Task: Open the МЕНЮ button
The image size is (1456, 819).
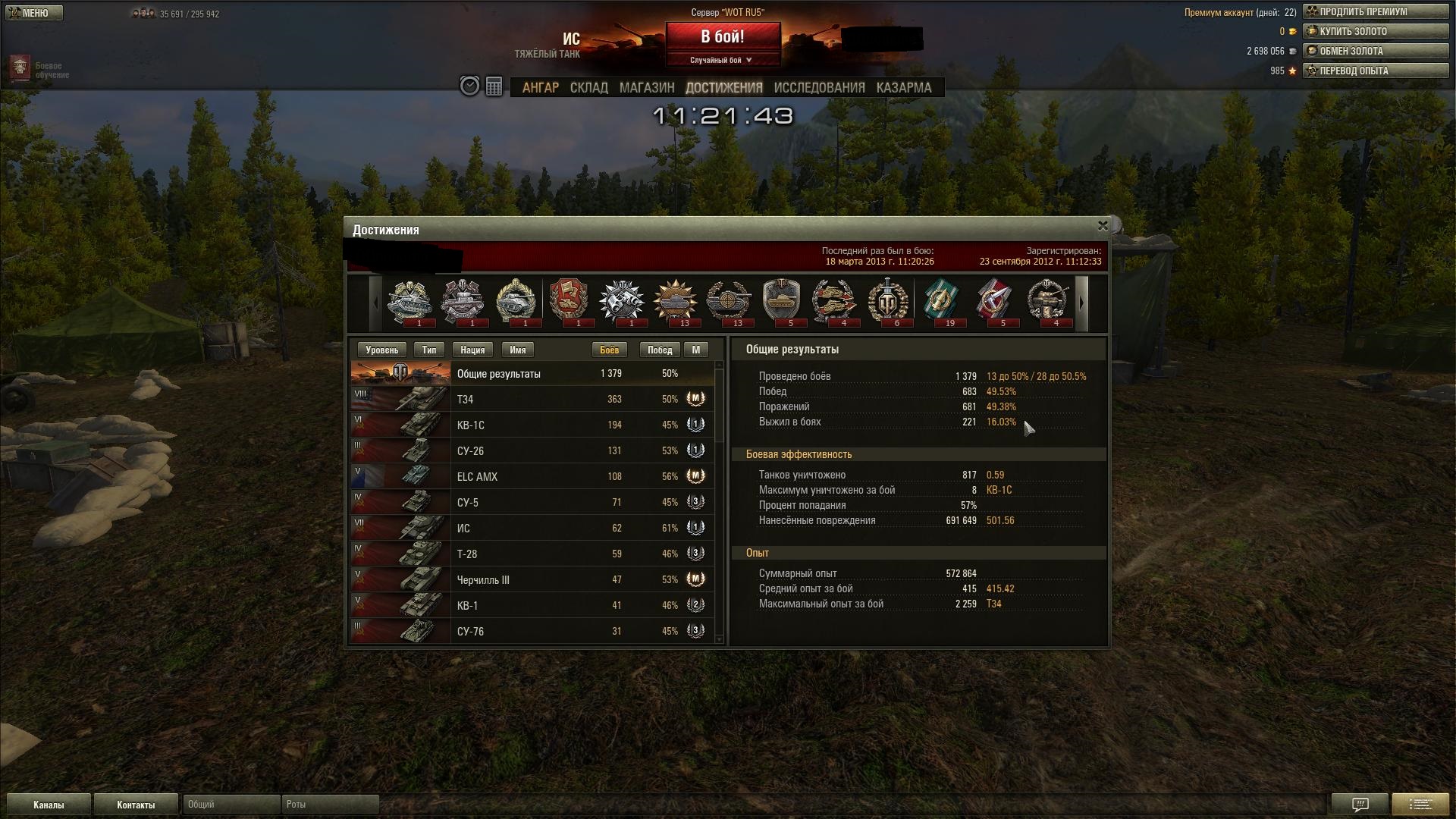Action: click(x=33, y=13)
